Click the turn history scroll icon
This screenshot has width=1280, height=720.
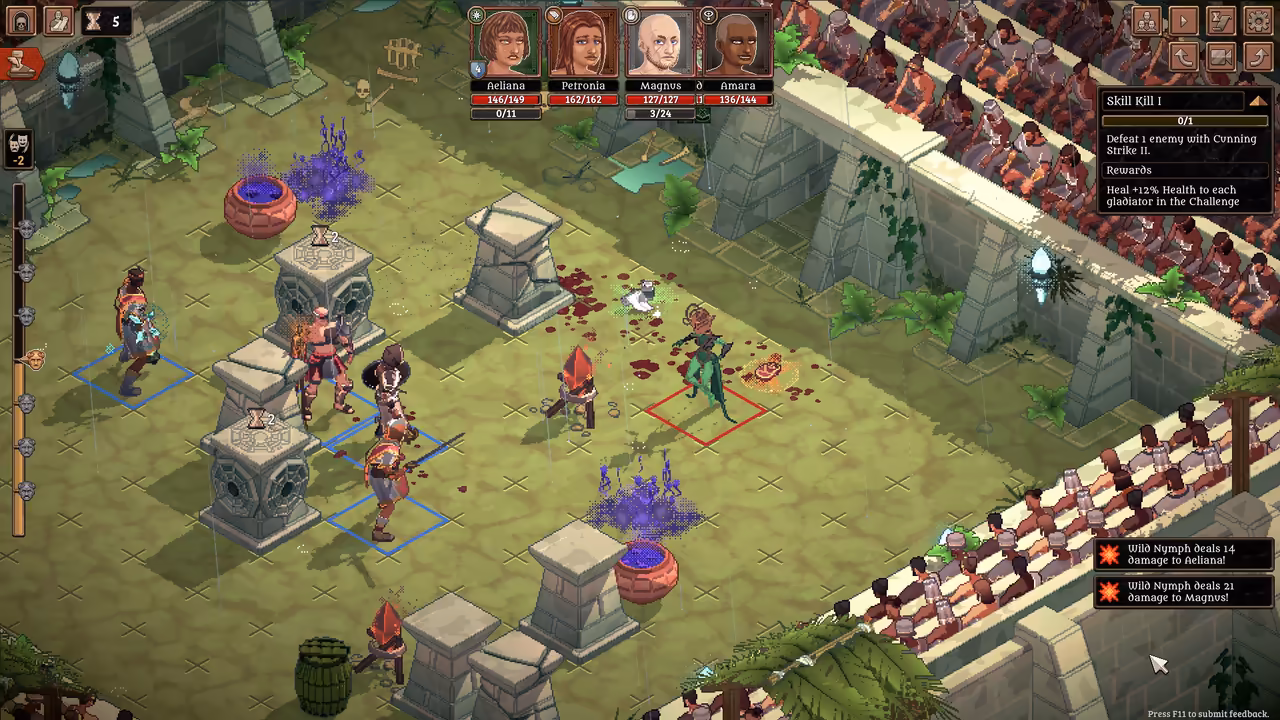(x=1219, y=20)
